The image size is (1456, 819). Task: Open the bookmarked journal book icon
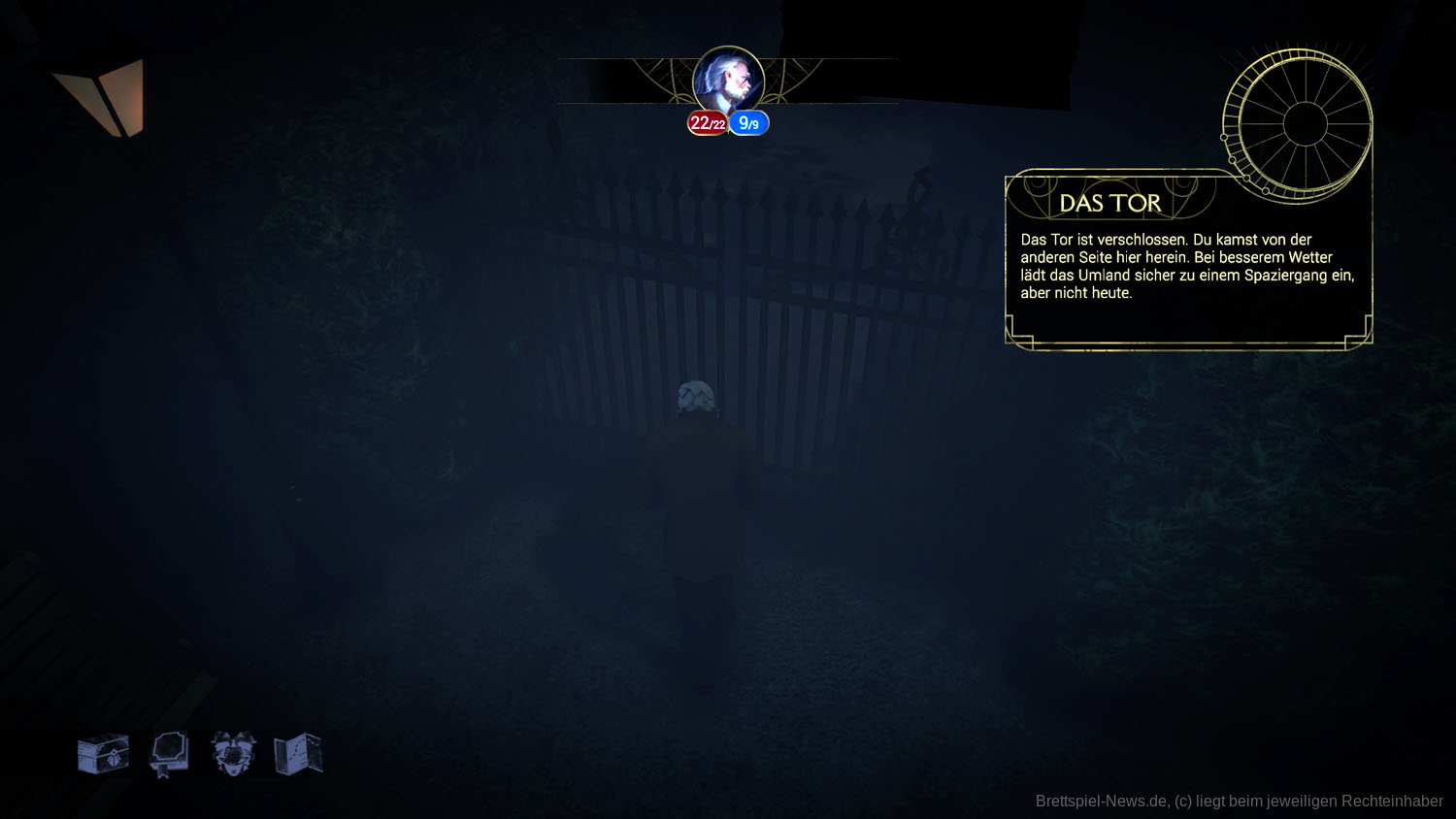pyautogui.click(x=168, y=754)
